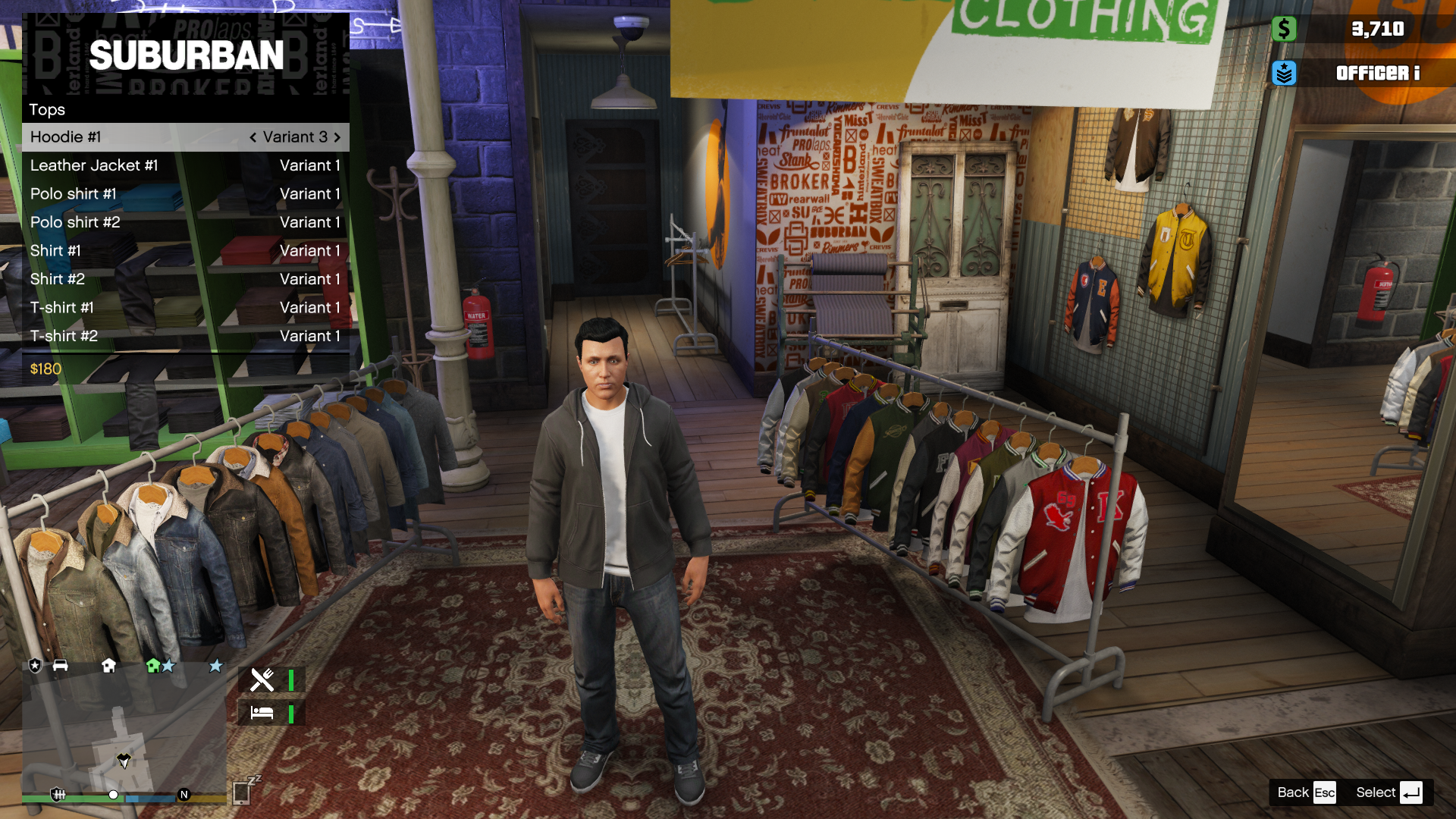The height and width of the screenshot is (819, 1456).
Task: Click the previous variant arrow for Hoodie #1
Action: [253, 137]
